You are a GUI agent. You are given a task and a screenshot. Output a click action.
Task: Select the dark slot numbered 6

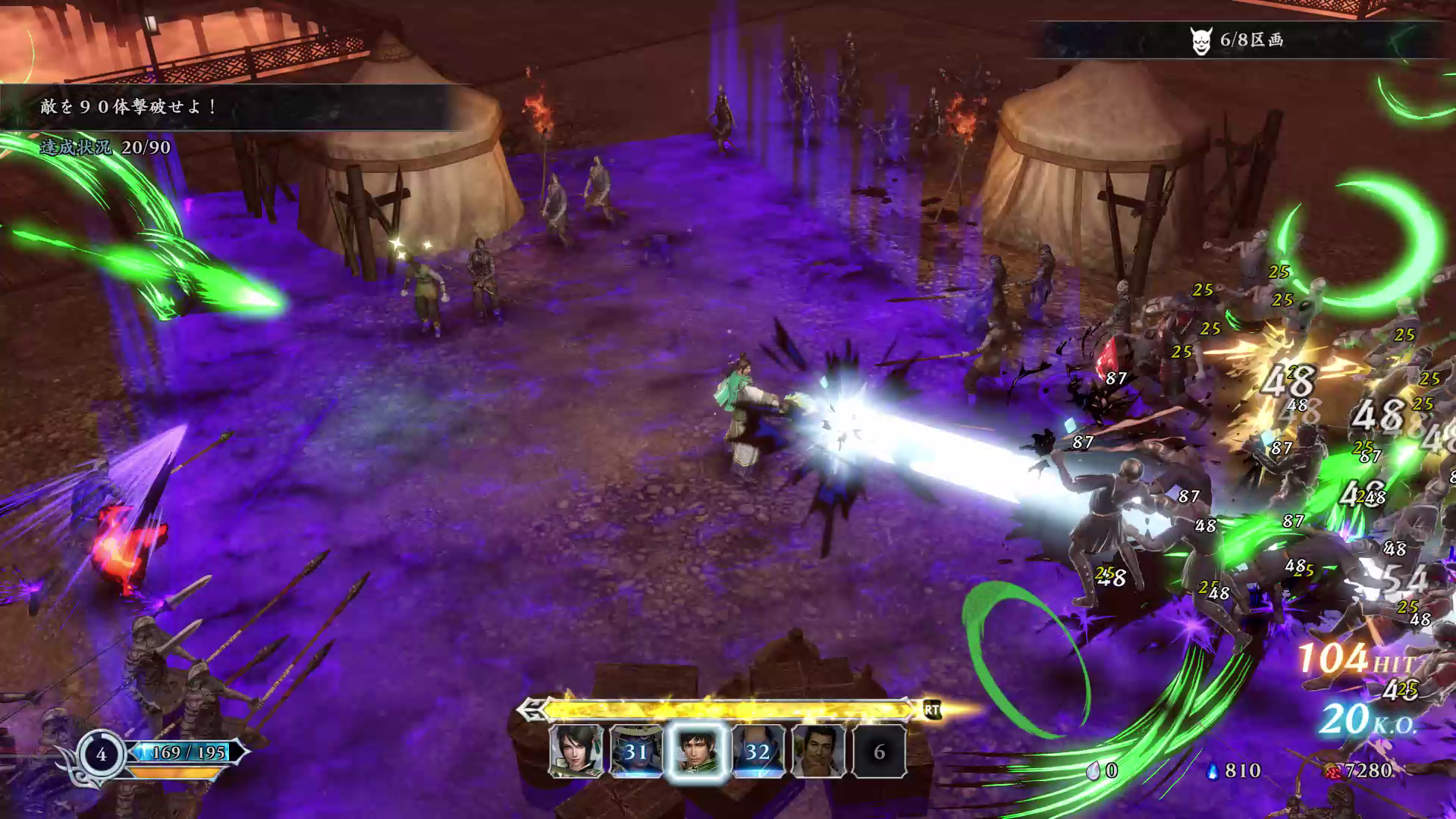(x=880, y=751)
